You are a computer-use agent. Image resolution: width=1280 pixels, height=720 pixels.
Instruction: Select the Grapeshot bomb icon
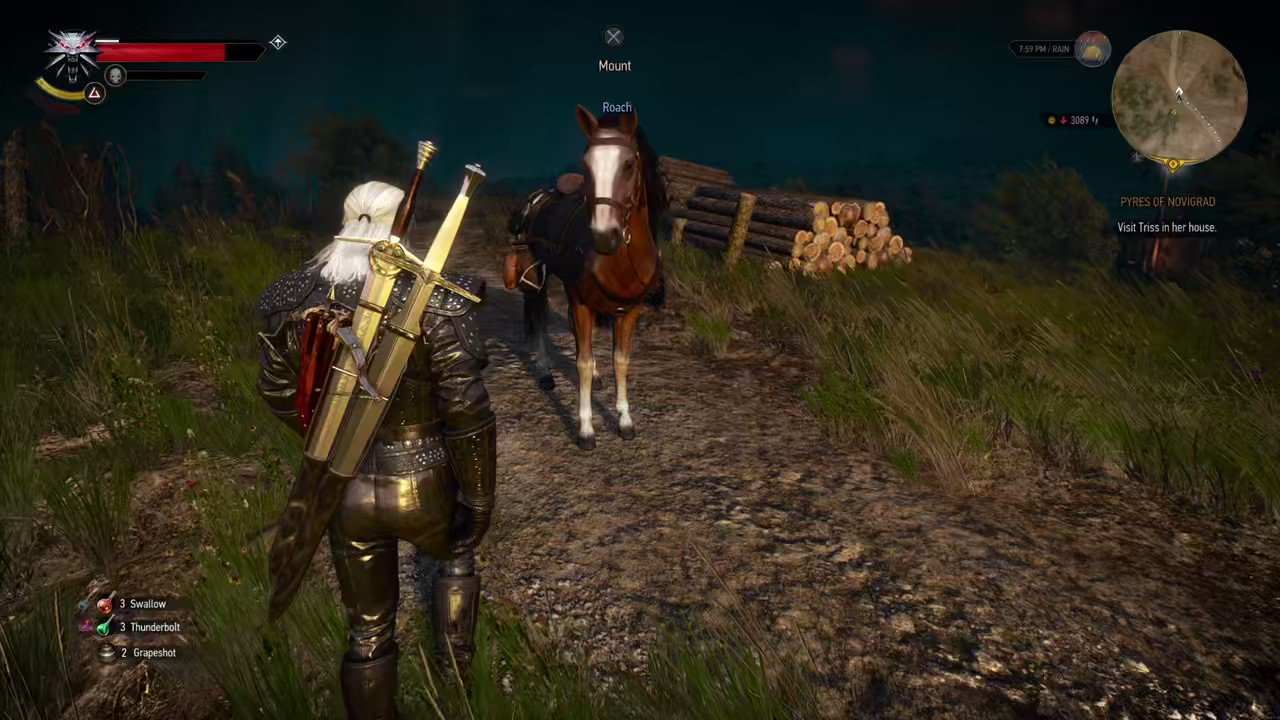tap(107, 652)
